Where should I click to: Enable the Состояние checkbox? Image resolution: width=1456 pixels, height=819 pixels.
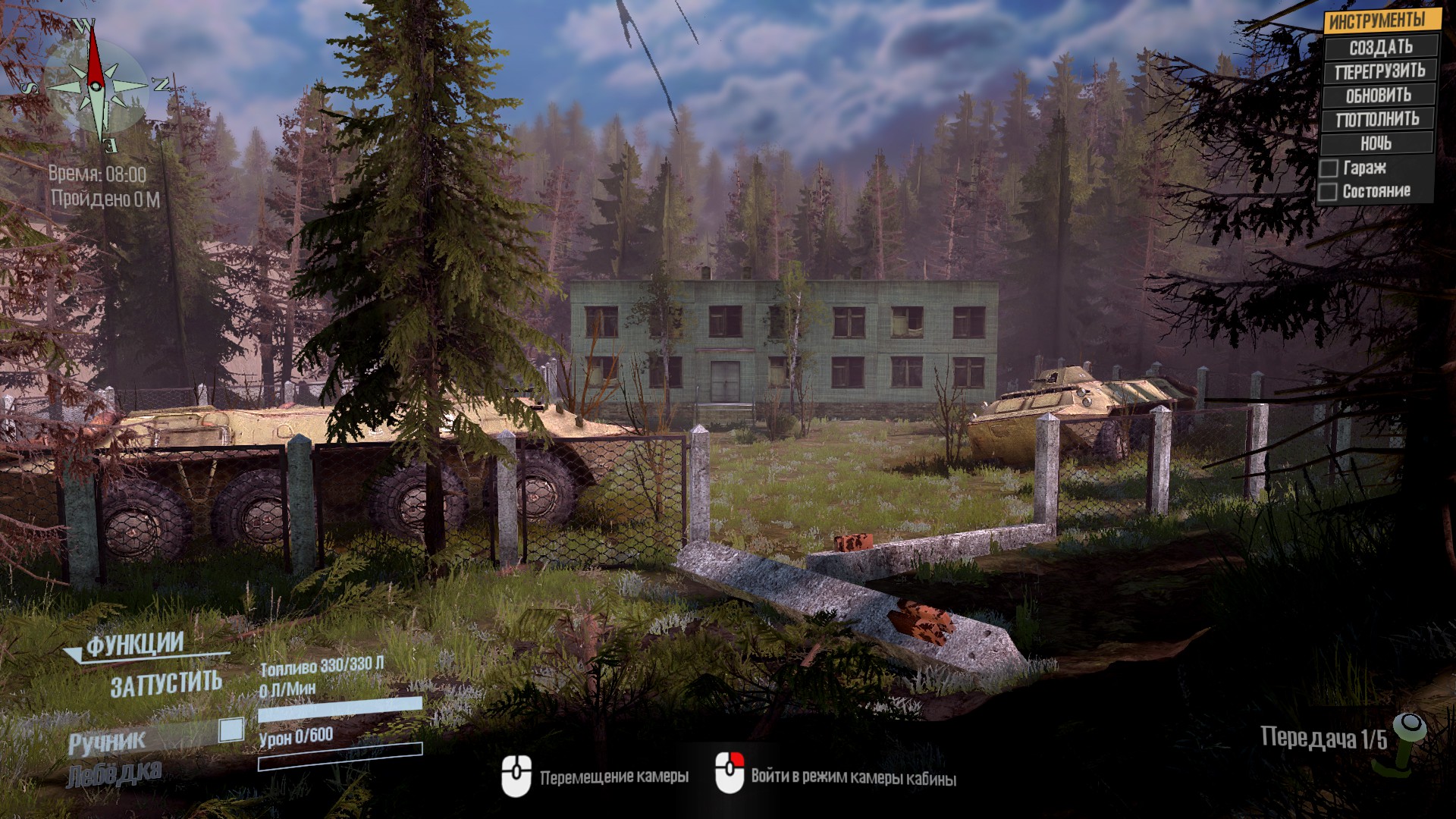[x=1328, y=192]
